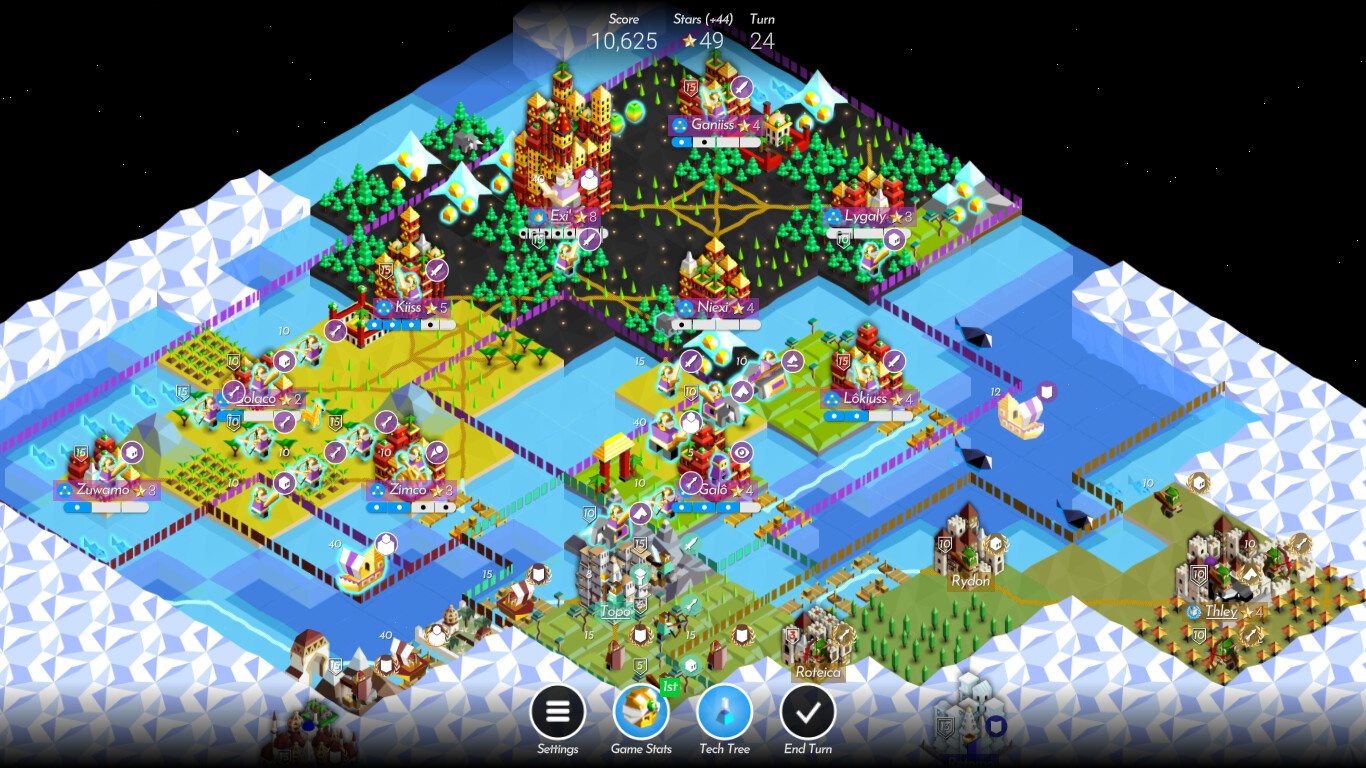Click the purple shield badge near the eastern ship
Viewport: 1366px width, 768px height.
[x=1047, y=391]
